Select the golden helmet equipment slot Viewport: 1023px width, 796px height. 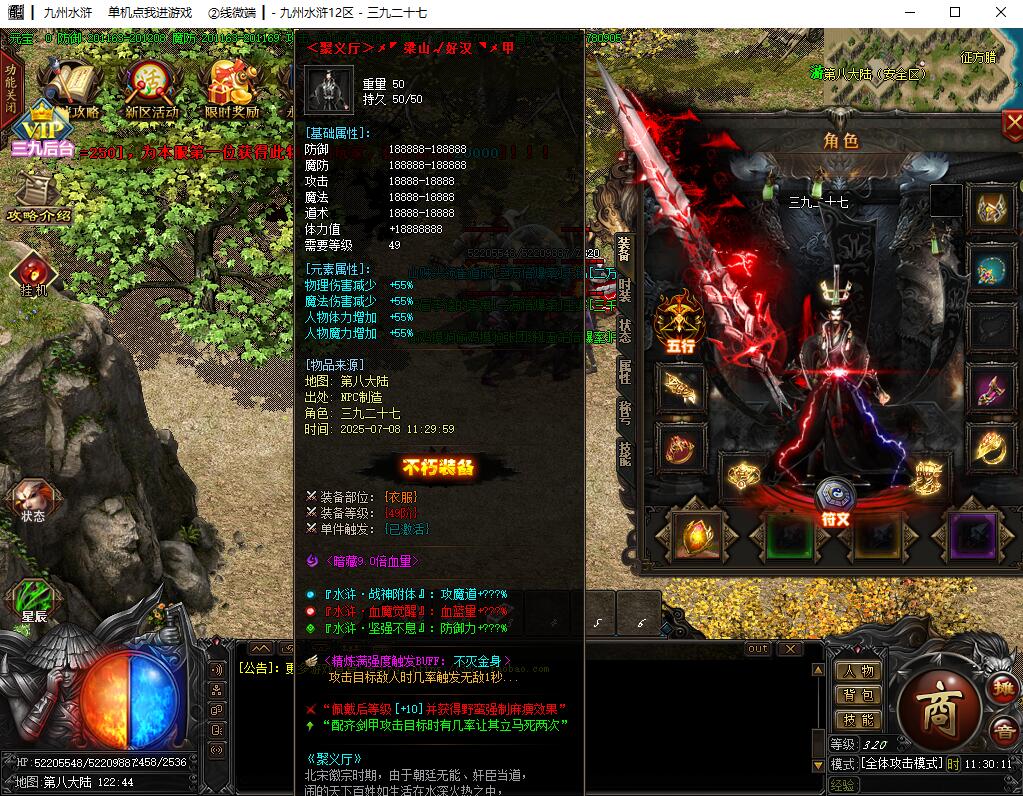(x=990, y=207)
